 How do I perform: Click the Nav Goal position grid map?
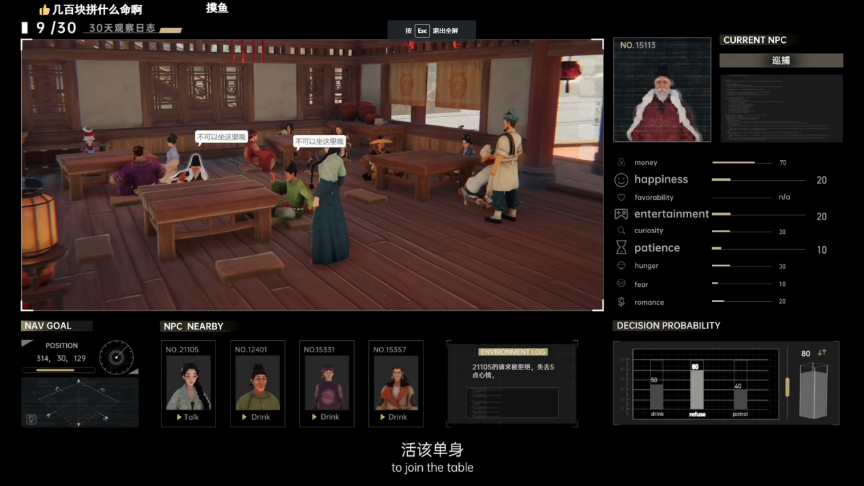point(79,403)
